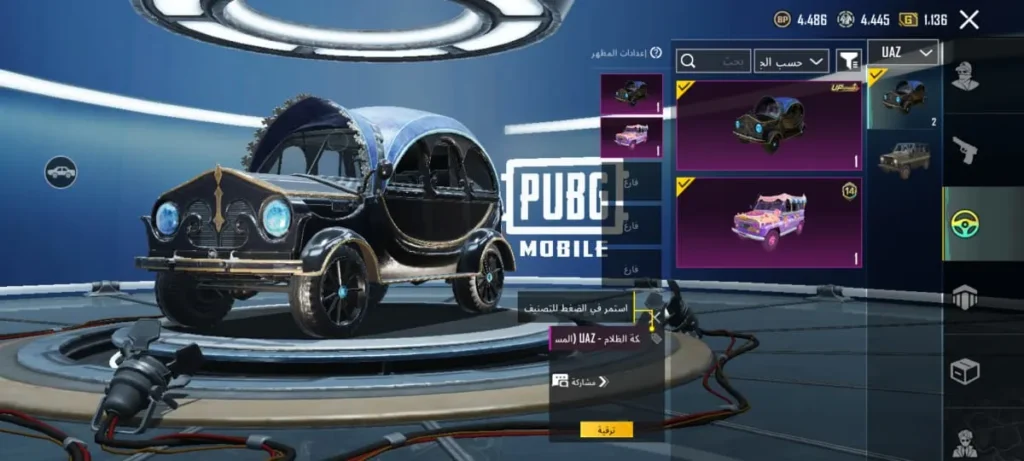Select the black UAZ appearance preset slot
Screen dimensions: 1024x461
[x=631, y=94]
